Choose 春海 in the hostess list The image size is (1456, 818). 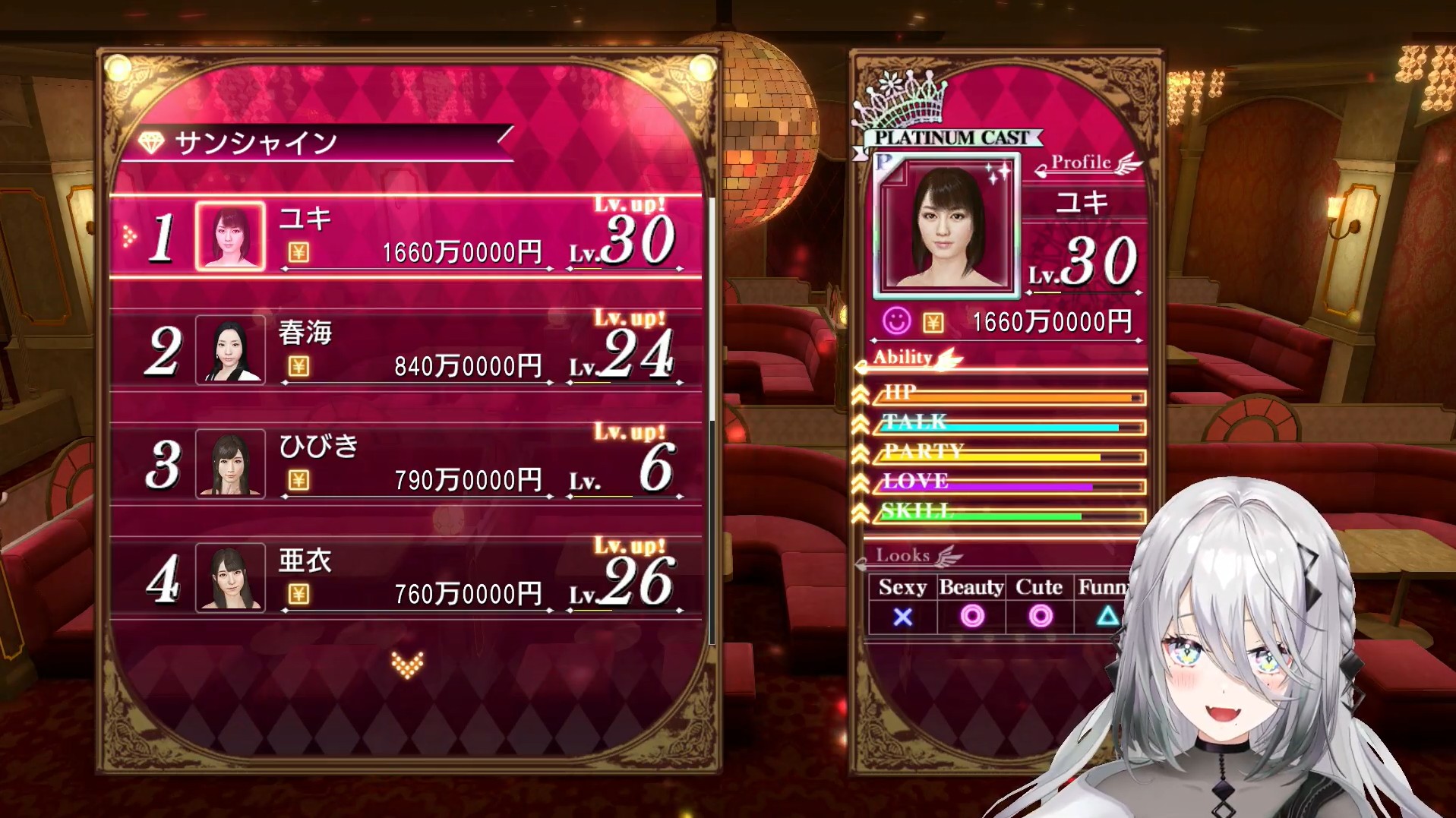tap(406, 351)
